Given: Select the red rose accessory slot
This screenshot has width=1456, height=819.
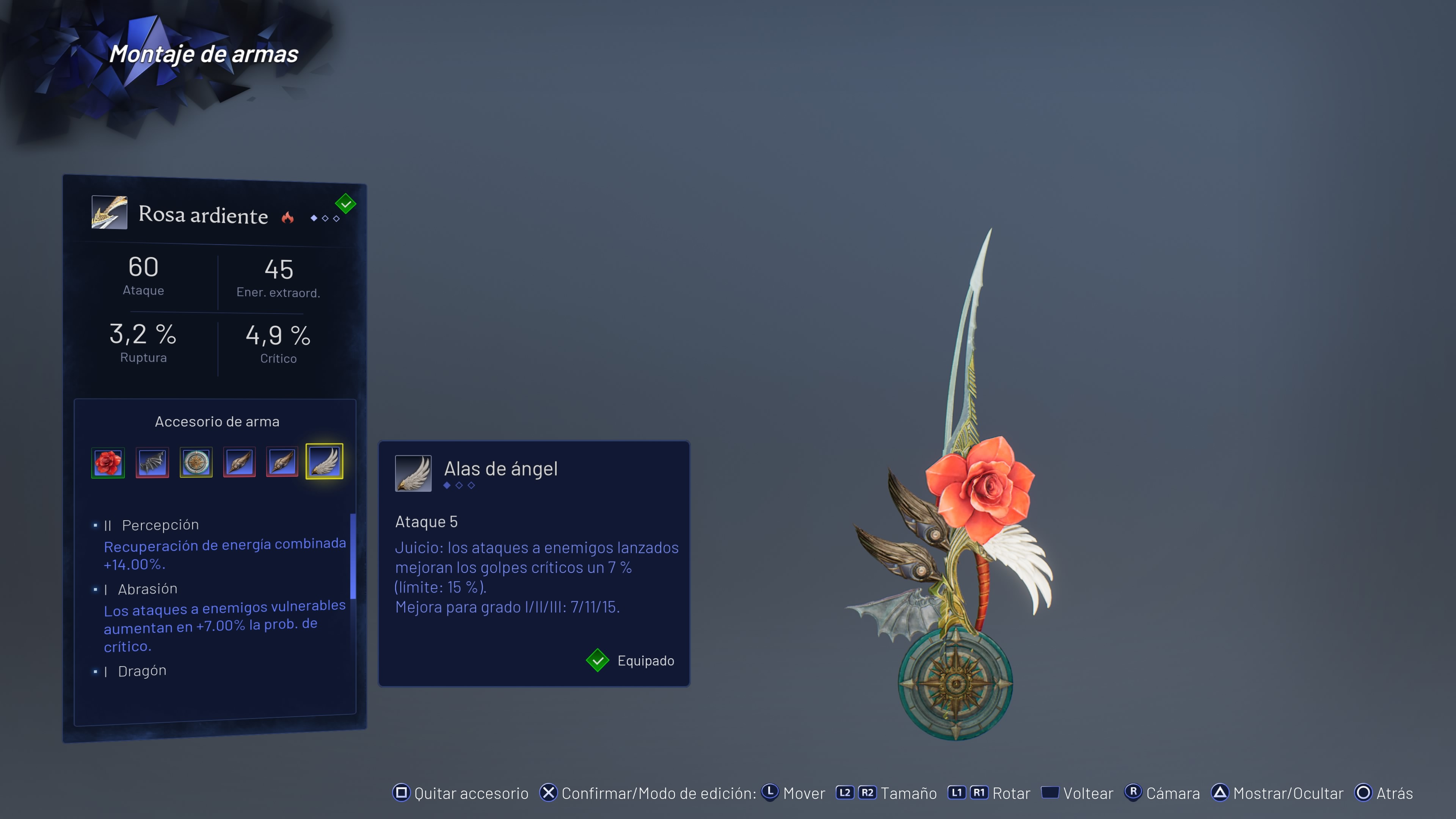Looking at the screenshot, I should 108,462.
